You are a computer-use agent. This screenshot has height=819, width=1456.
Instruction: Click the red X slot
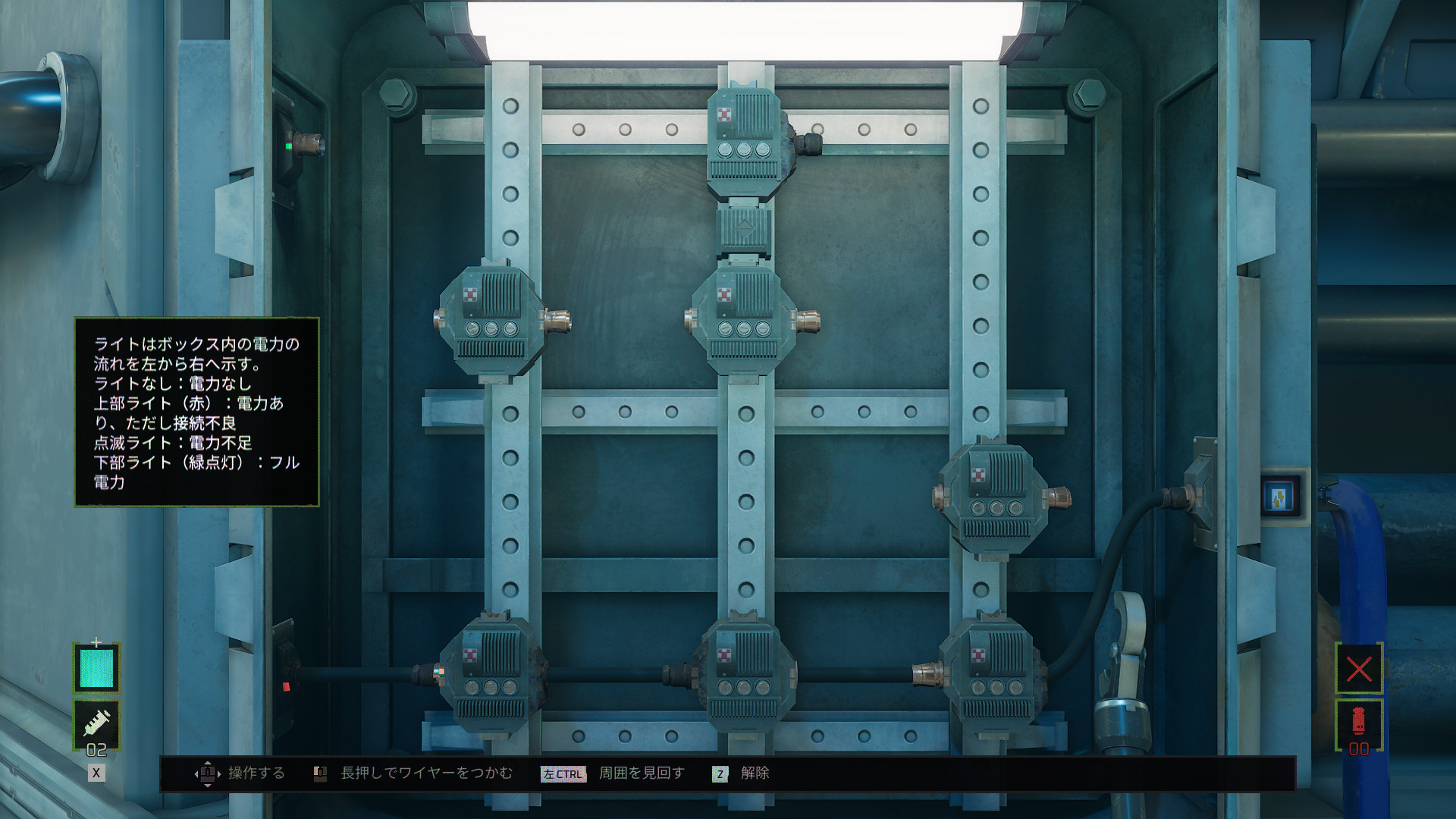click(x=1358, y=668)
